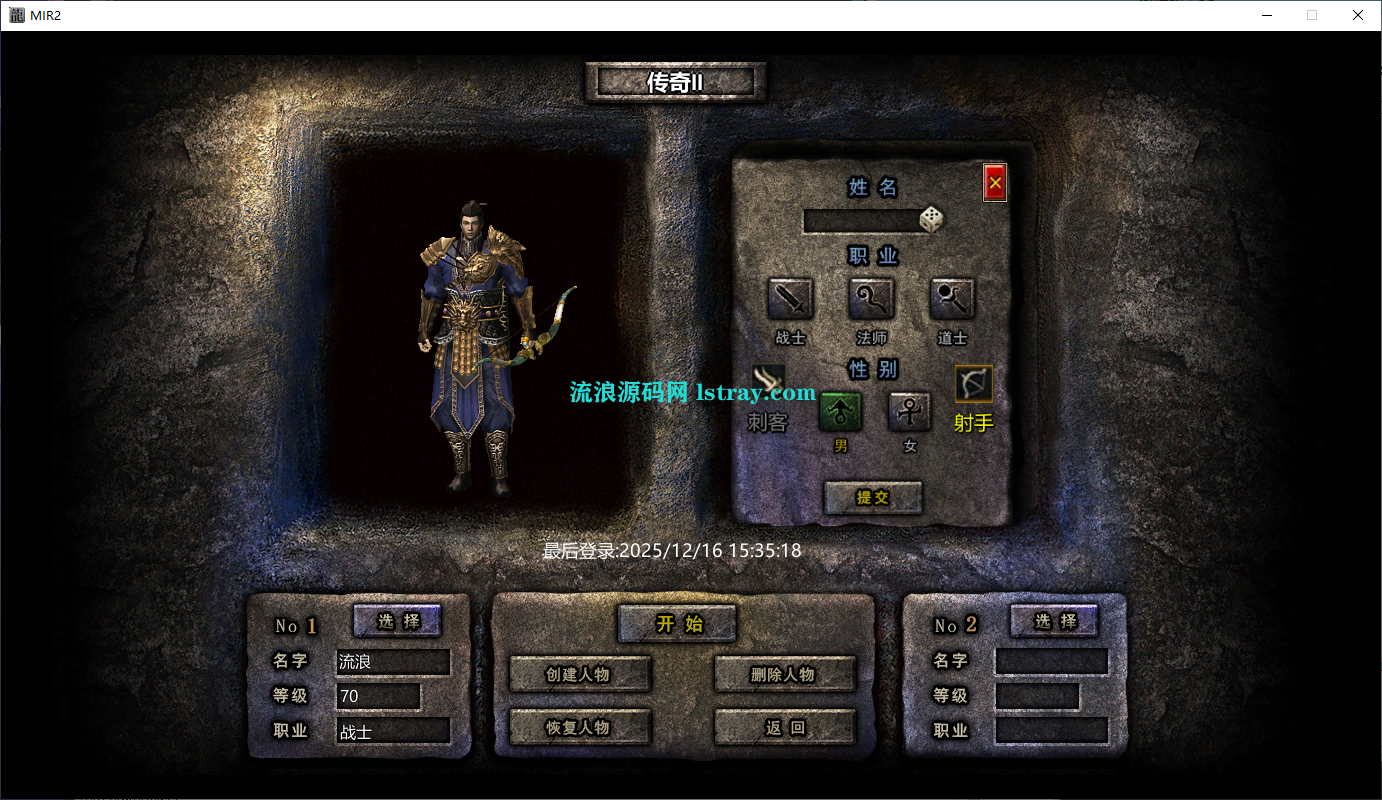Click 返回 to go back
The width and height of the screenshot is (1382, 800).
[x=784, y=727]
